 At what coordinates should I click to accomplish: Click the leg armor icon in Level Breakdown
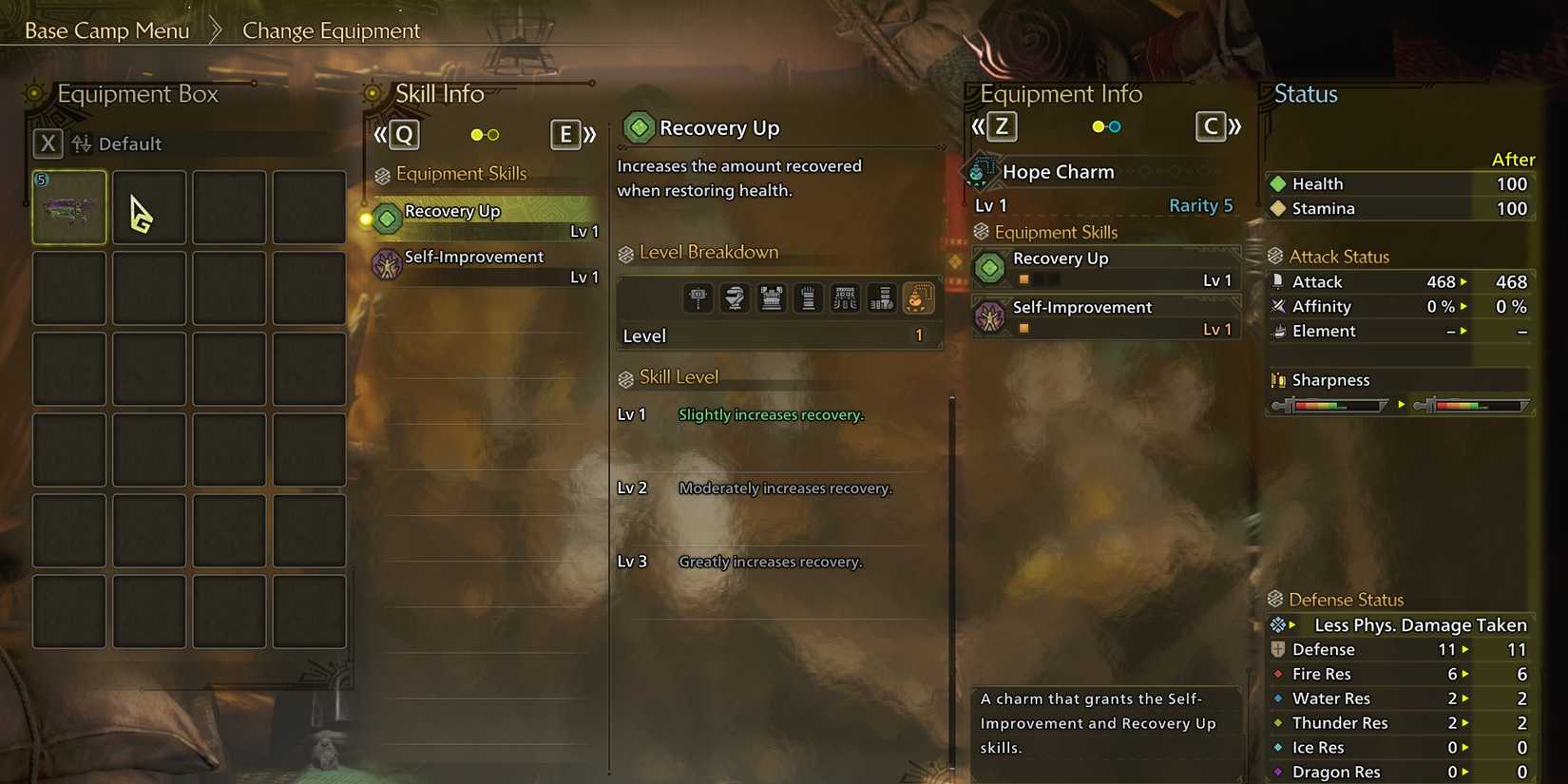881,297
